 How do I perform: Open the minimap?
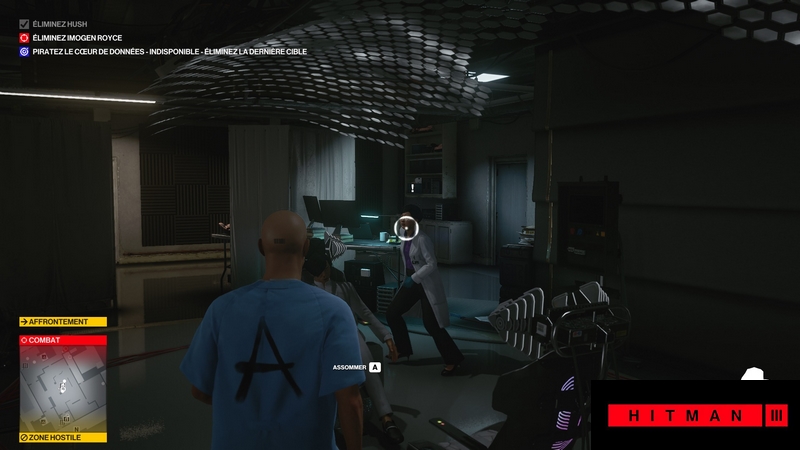tap(63, 388)
